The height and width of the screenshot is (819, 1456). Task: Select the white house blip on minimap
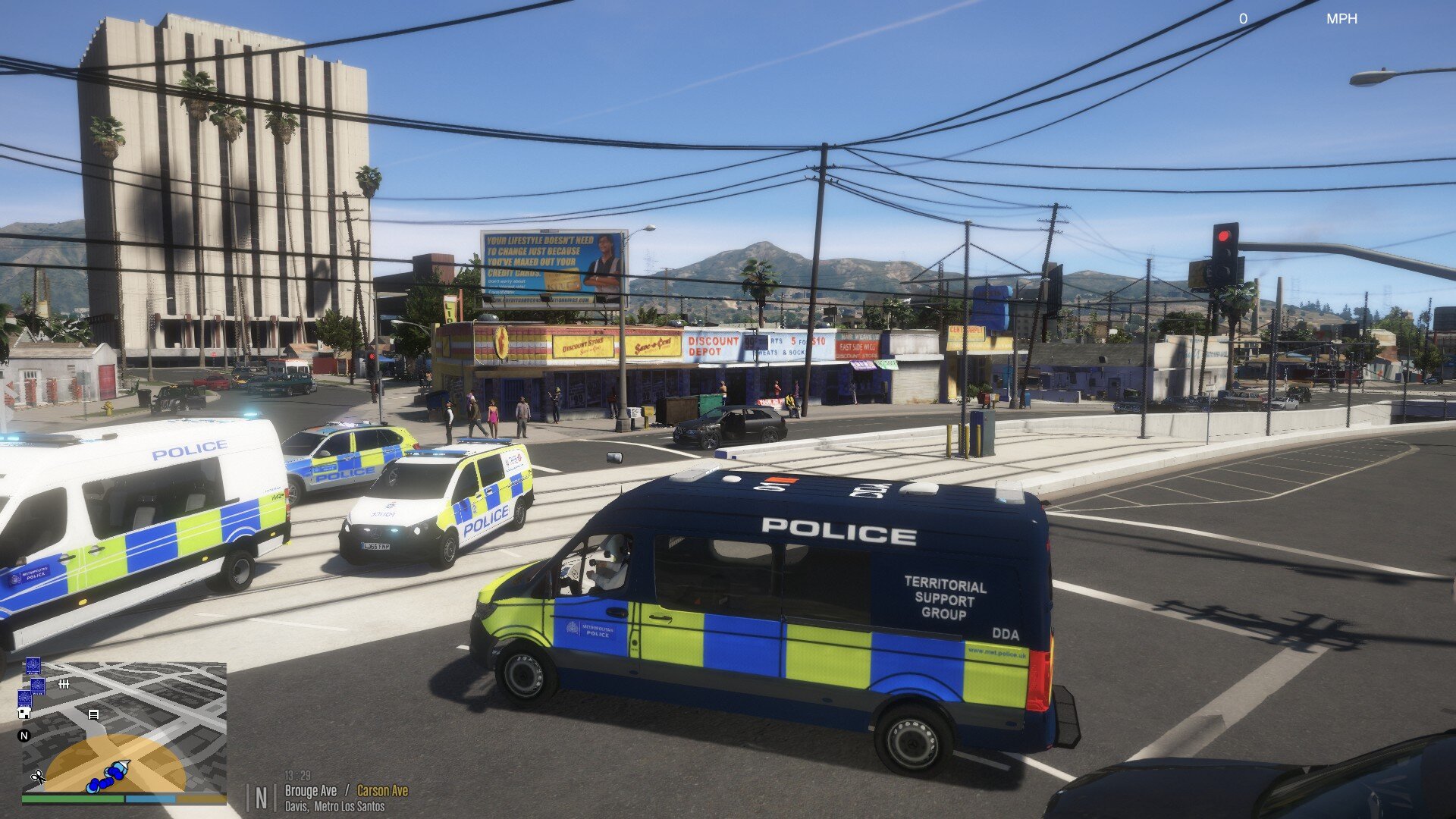[24, 713]
